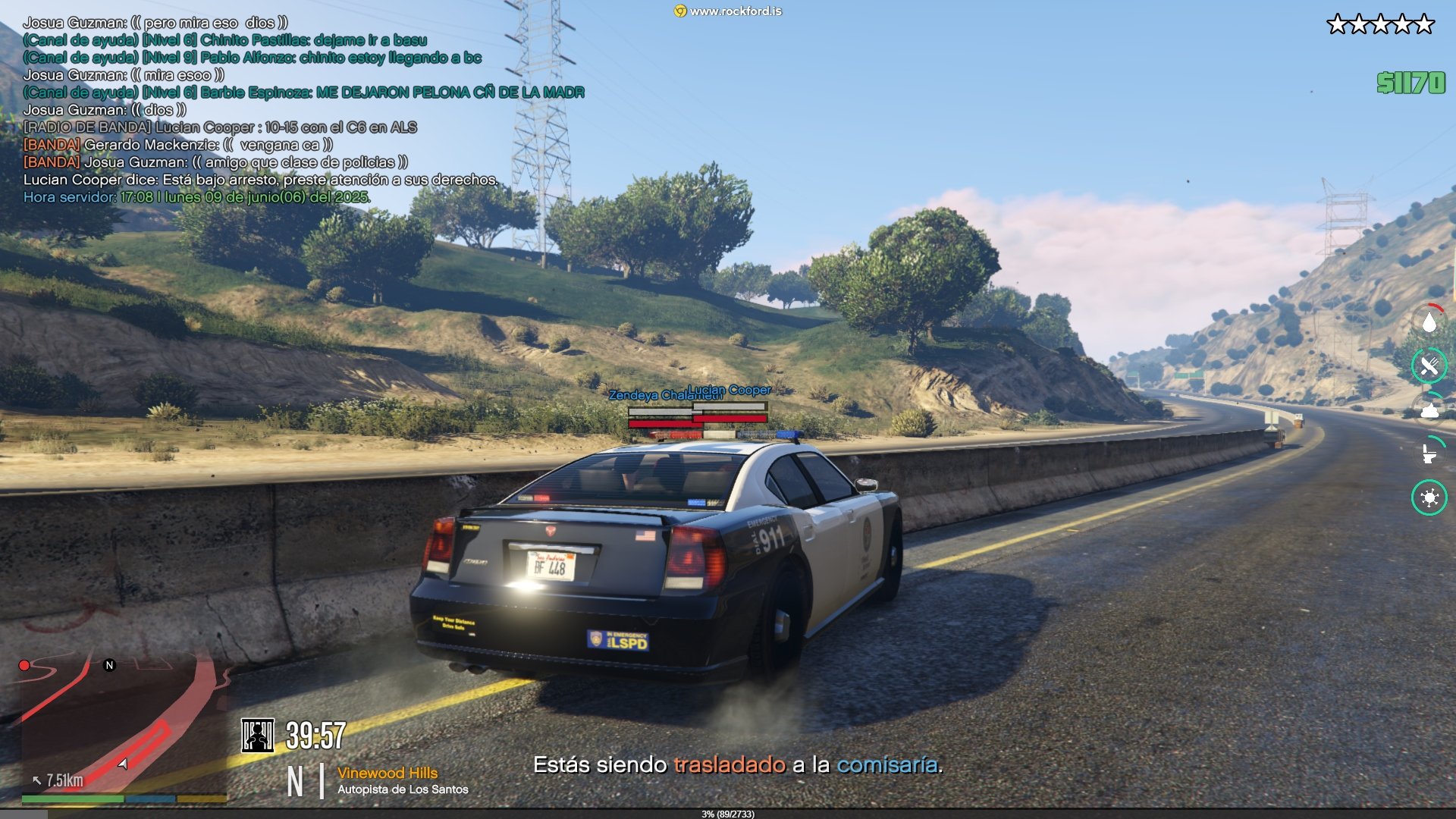Click the virus infection status icon

click(x=1429, y=497)
